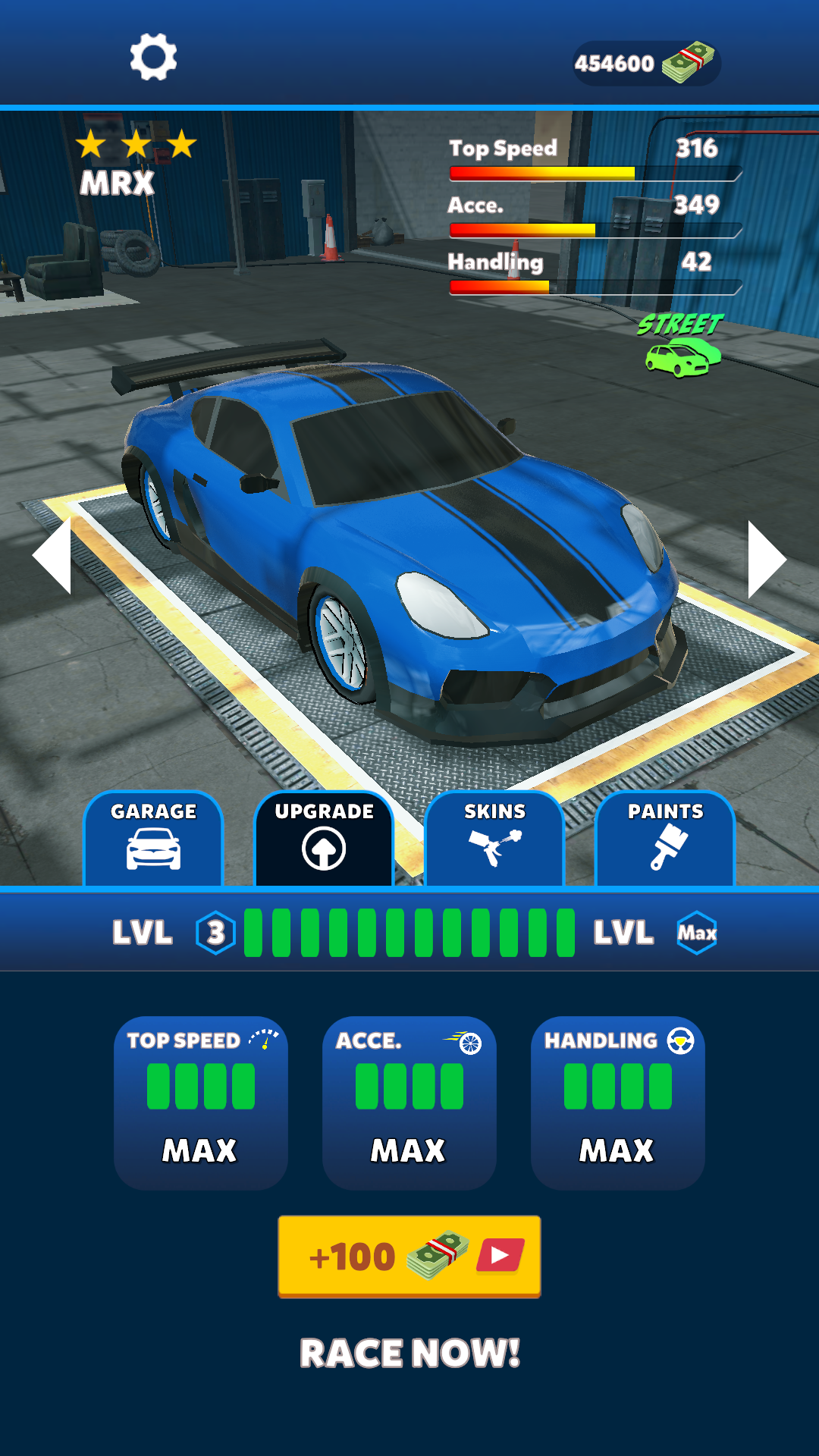Switch to the Upgrade tab
The image size is (819, 1456).
pos(324,838)
